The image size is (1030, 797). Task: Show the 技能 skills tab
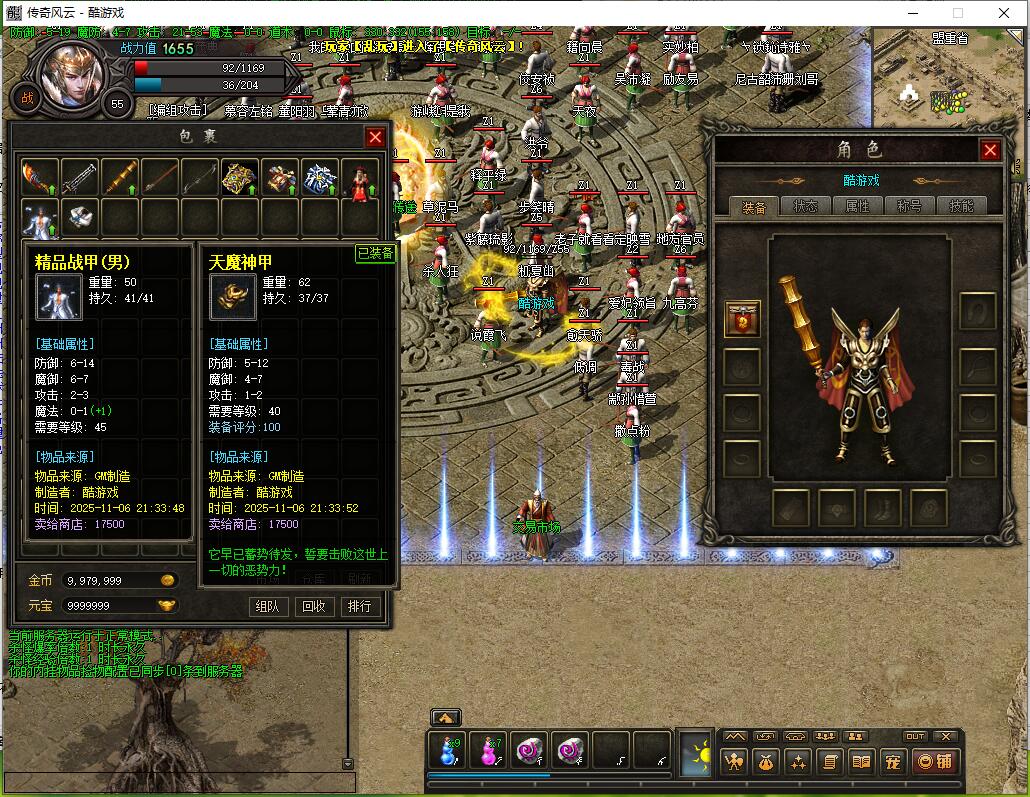coord(961,206)
